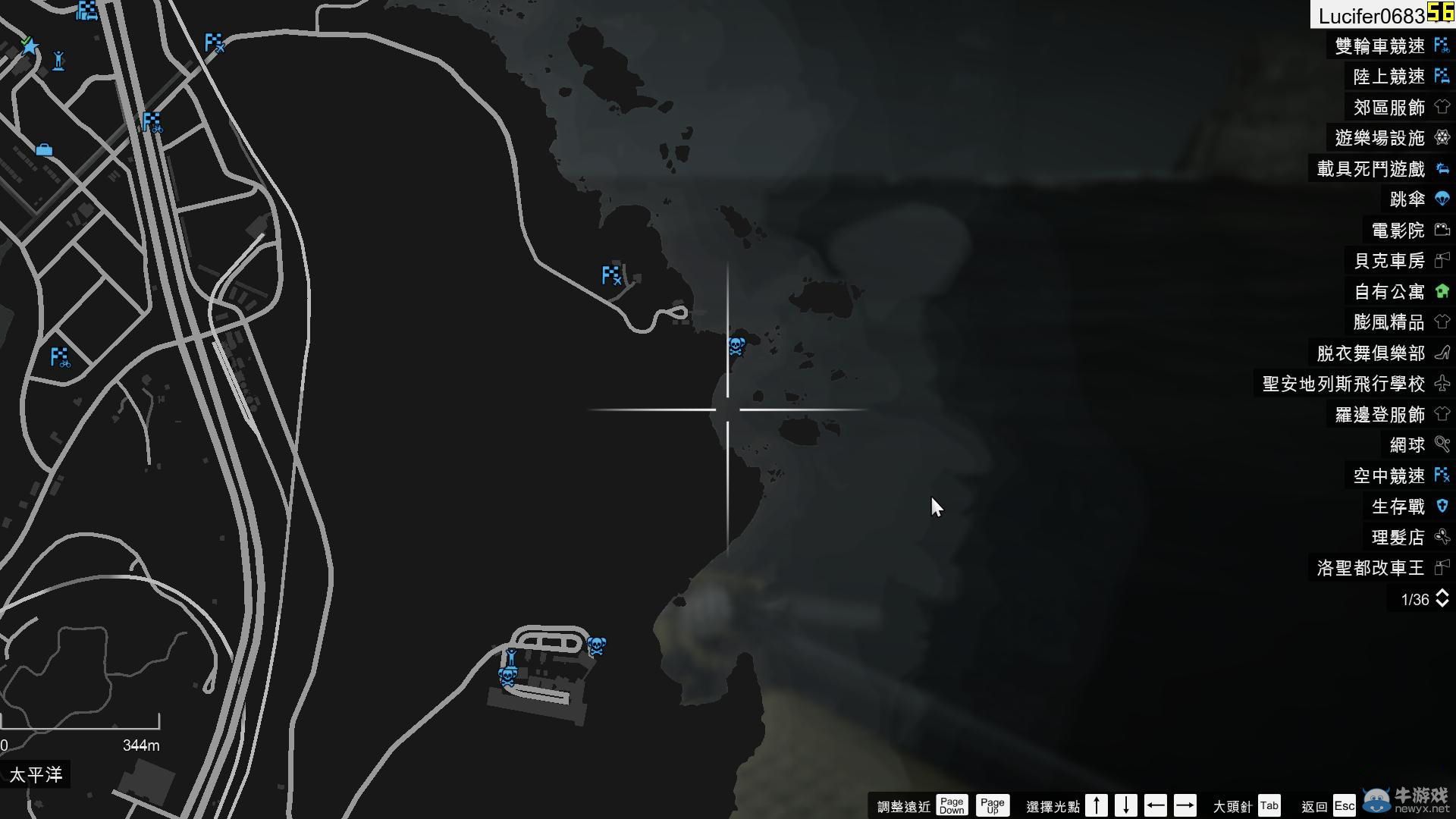
Task: Click the 太平洋 label in the bottom-left corner
Action: [36, 774]
